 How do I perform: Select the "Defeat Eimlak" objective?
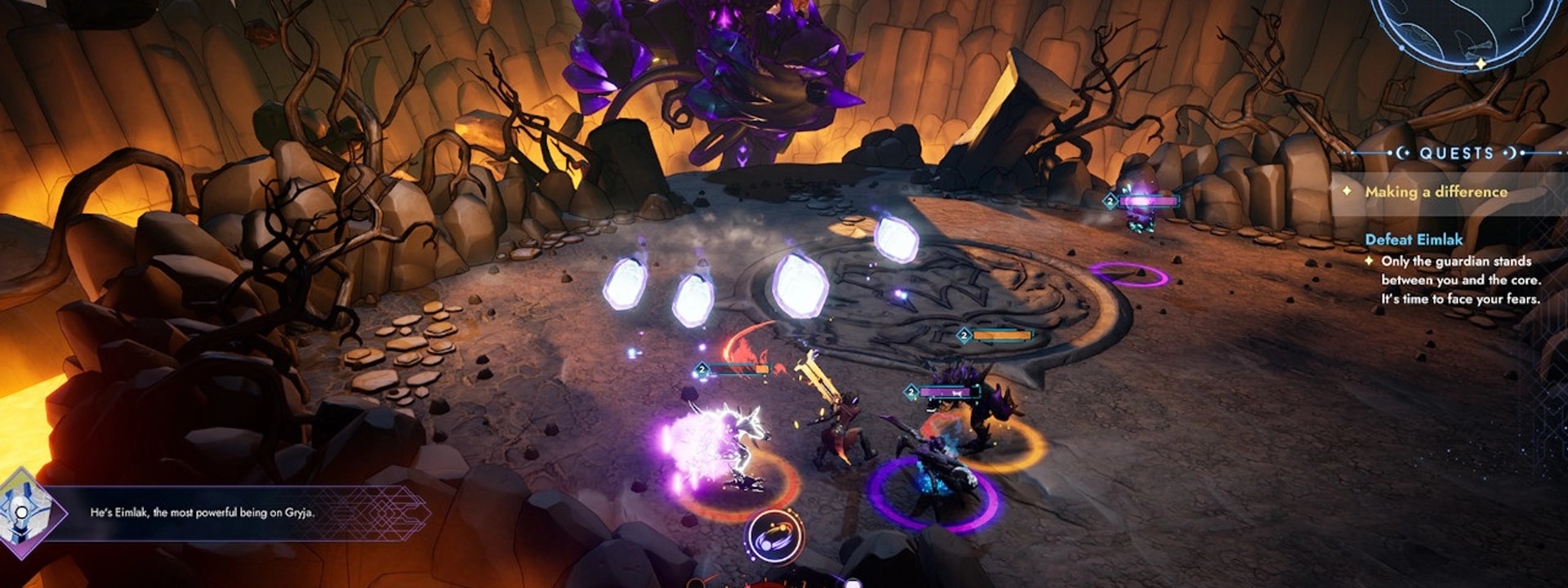1414,239
